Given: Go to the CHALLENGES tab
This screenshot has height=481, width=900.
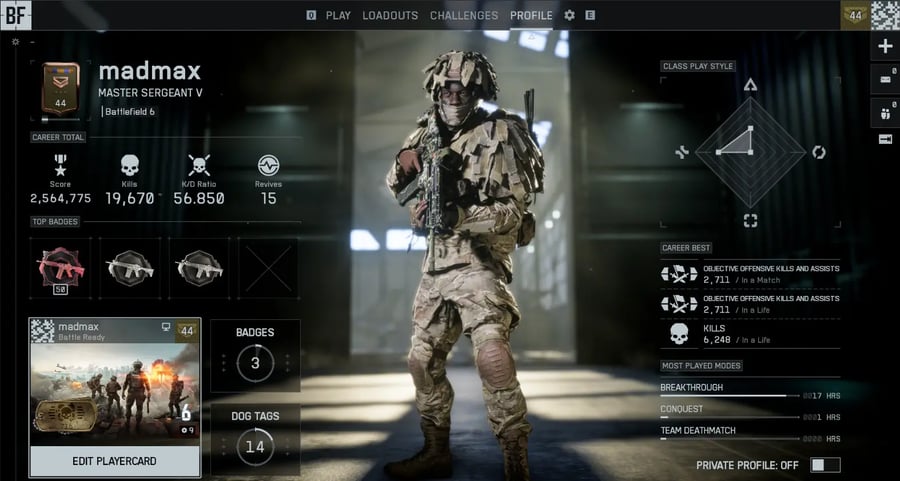Looking at the screenshot, I should click(463, 15).
